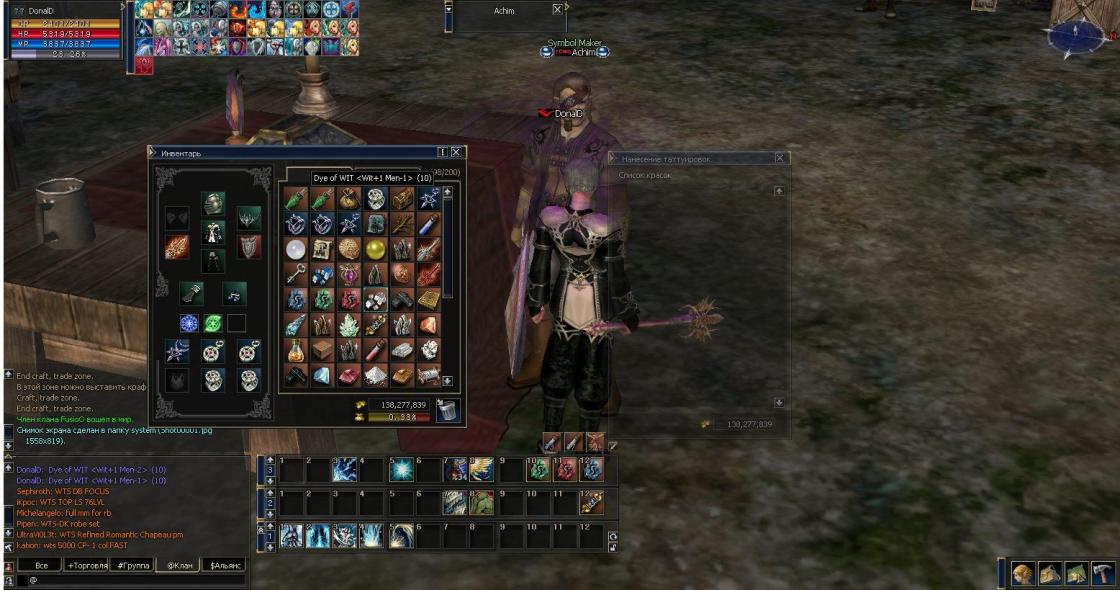Switch chat to the +Торговля tab
Viewport: 1120px width, 590px height.
coord(87,565)
